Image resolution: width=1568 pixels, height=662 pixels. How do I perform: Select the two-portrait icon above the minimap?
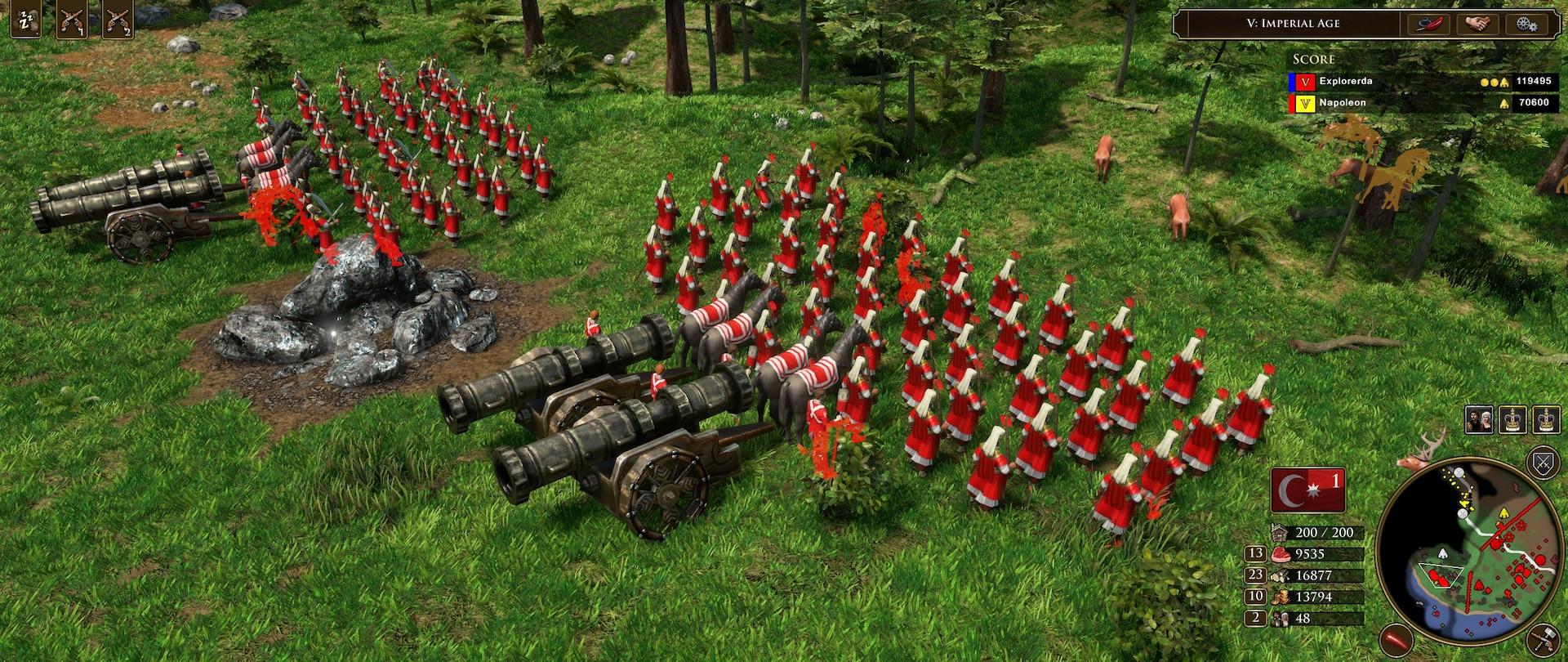tap(1479, 420)
